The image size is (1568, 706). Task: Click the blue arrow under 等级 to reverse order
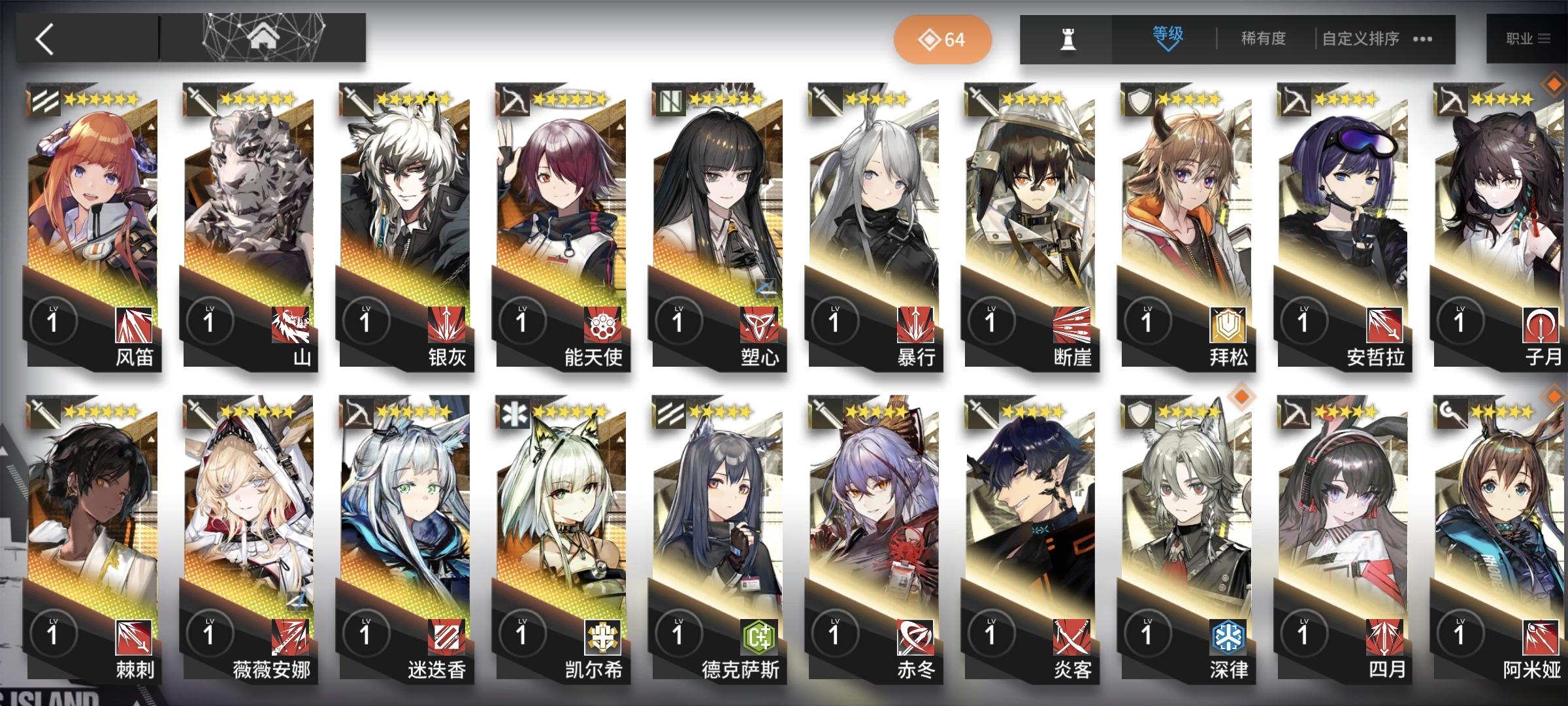(x=1166, y=51)
